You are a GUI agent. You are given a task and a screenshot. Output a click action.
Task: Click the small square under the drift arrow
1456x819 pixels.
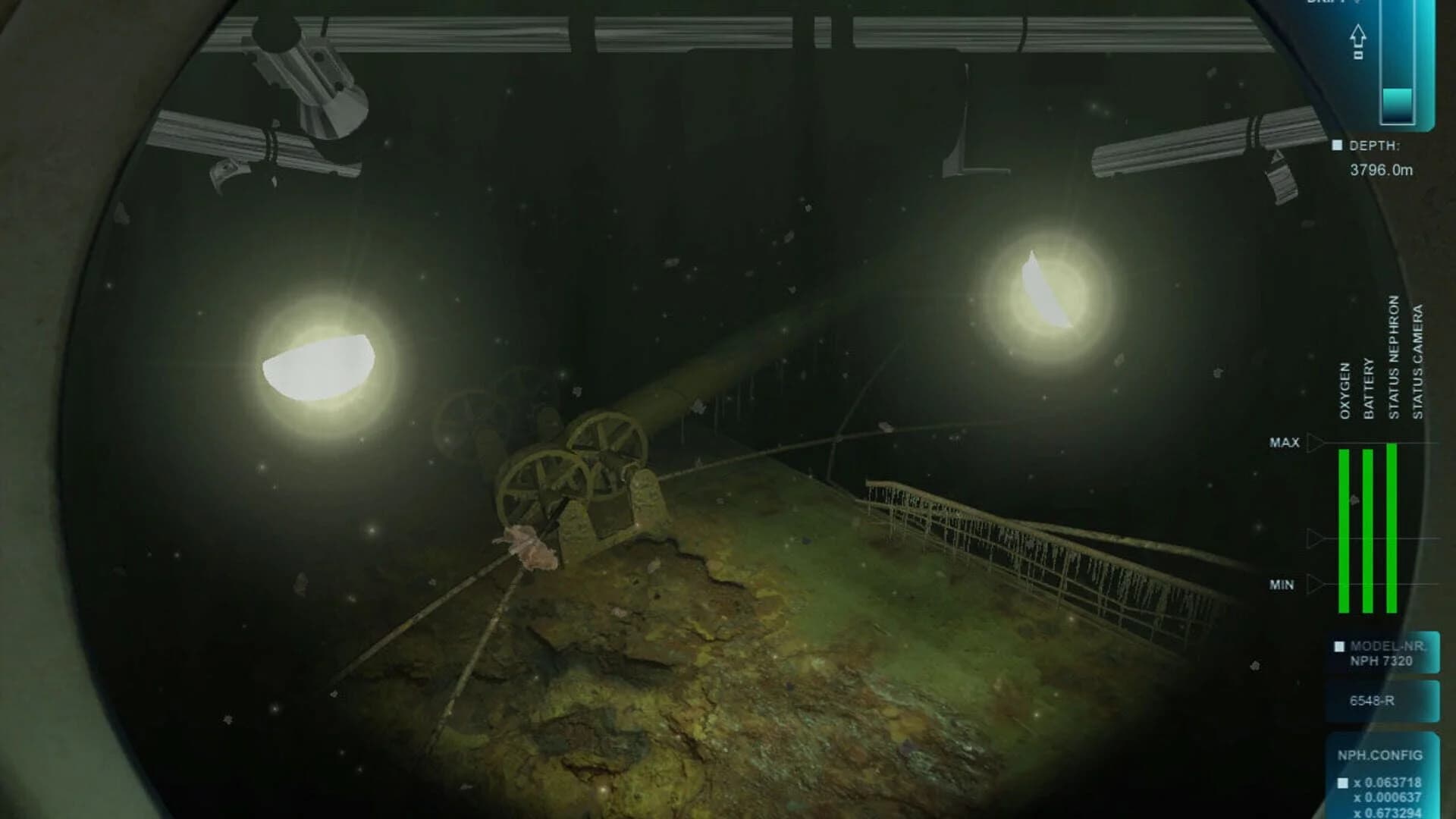[x=1359, y=54]
